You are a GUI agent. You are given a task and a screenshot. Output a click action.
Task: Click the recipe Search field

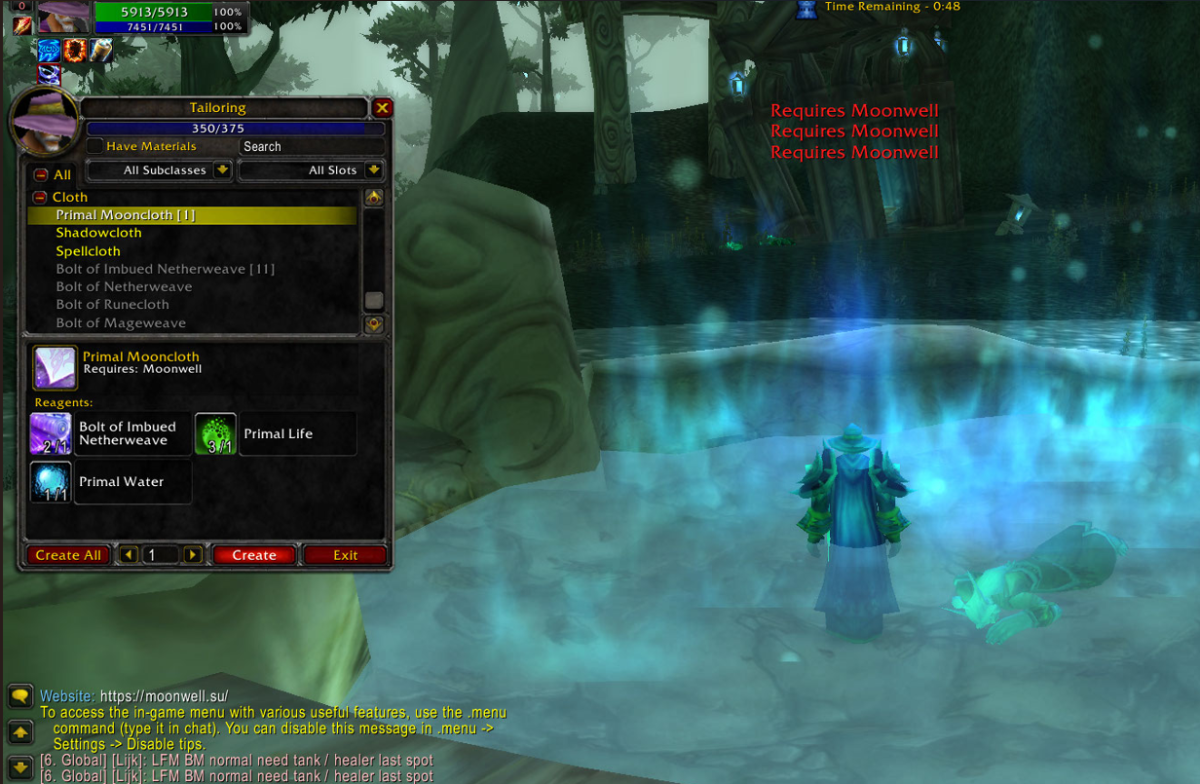(x=311, y=146)
